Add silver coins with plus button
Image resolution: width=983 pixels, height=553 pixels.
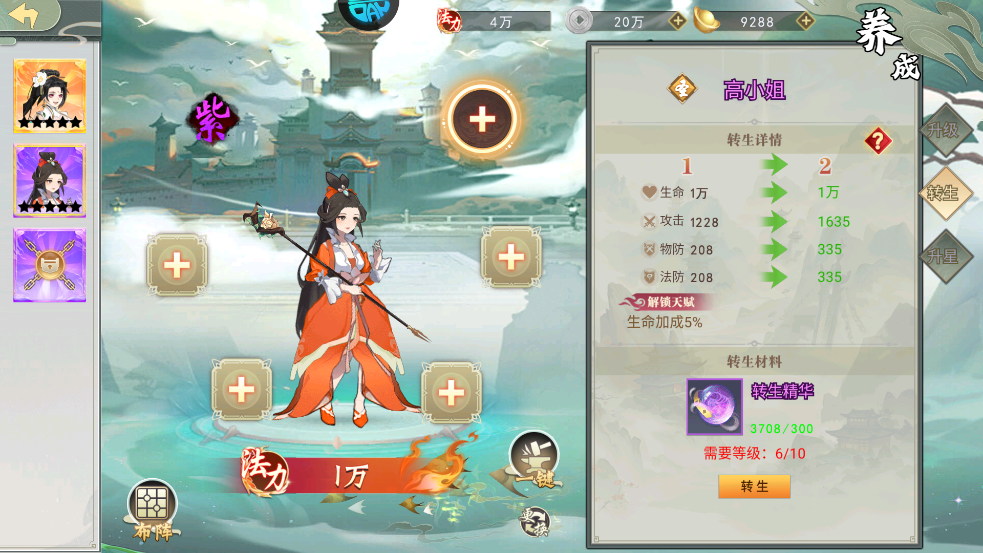[677, 21]
